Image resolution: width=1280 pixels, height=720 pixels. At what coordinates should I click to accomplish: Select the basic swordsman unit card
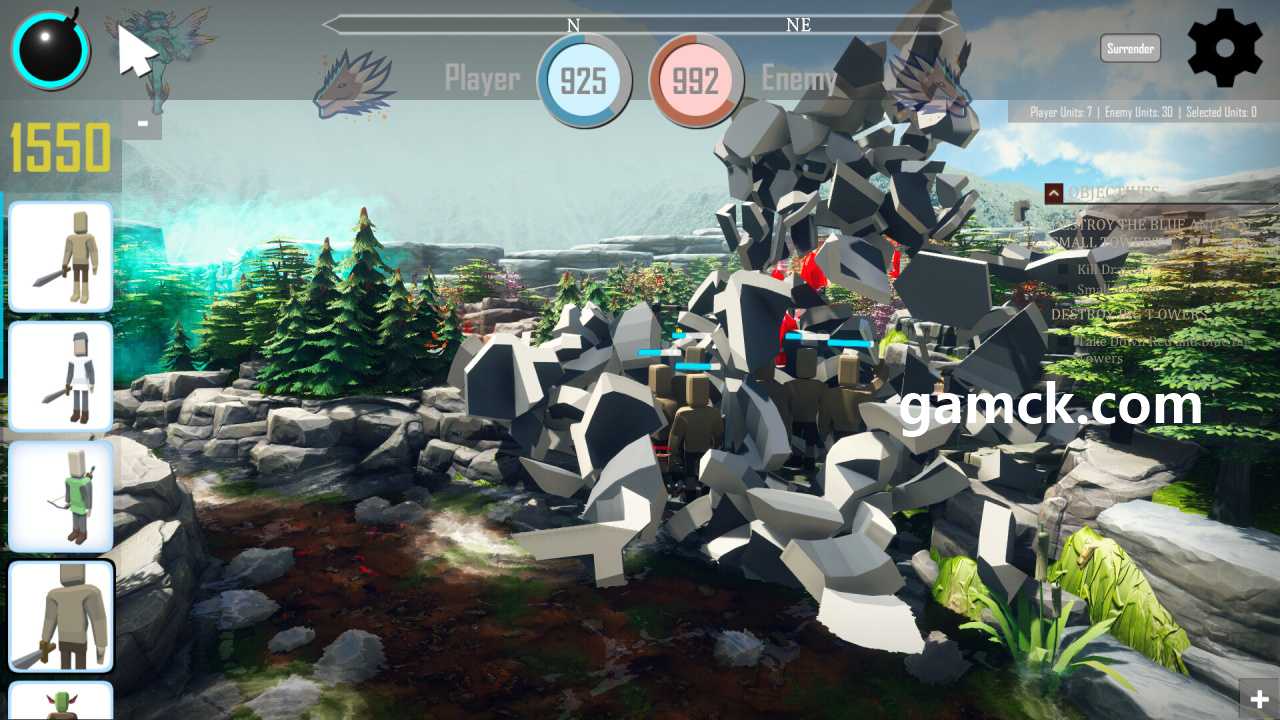pos(60,257)
